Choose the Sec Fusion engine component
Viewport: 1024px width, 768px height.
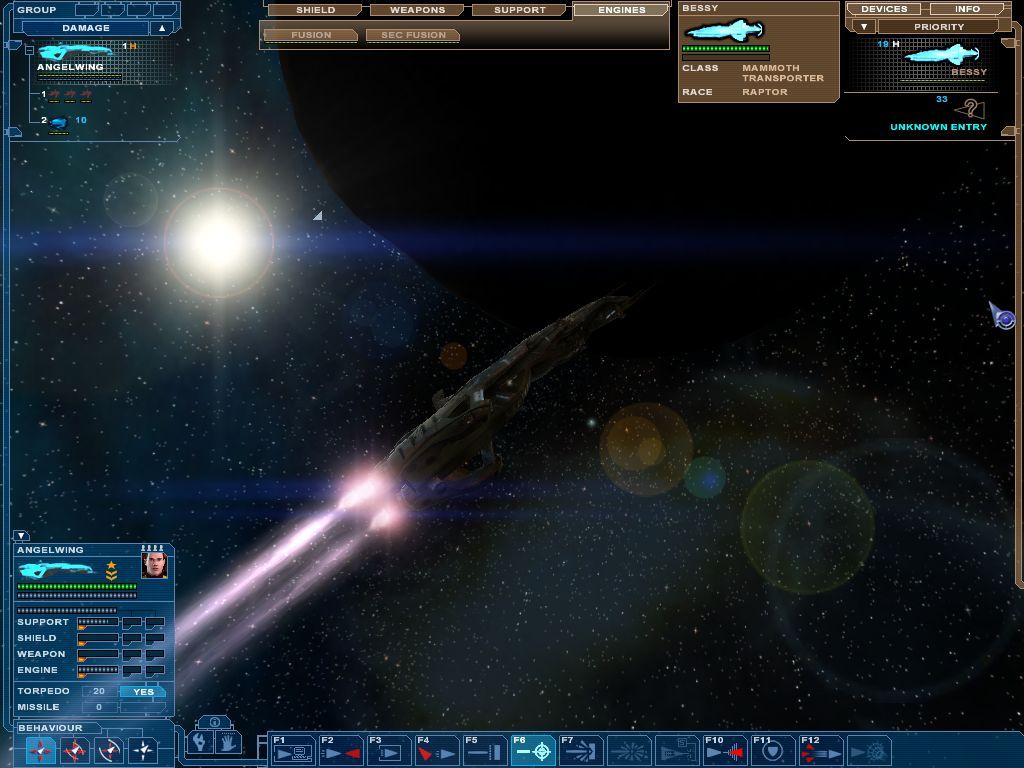(413, 35)
